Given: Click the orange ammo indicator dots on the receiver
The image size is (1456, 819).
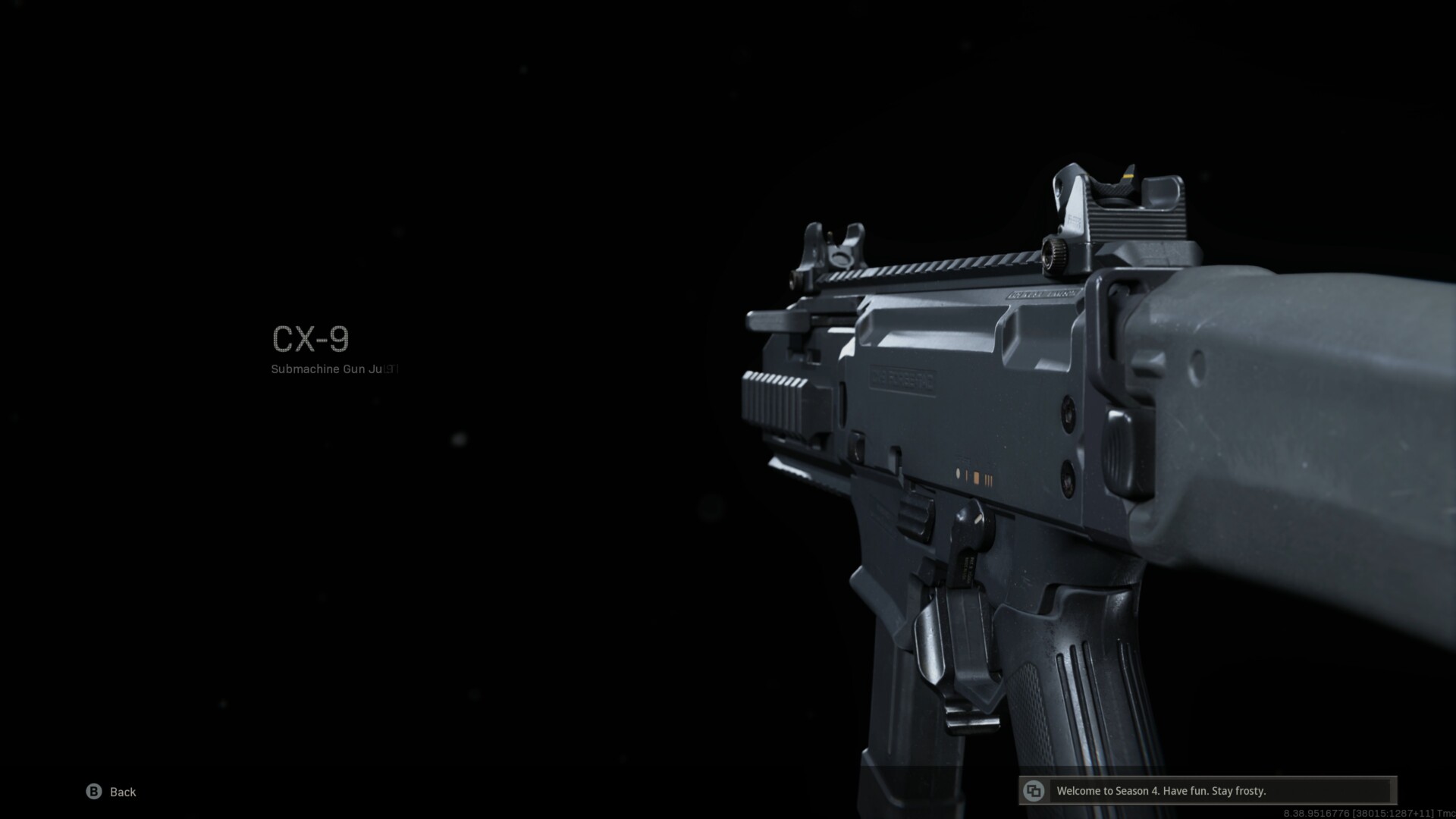Looking at the screenshot, I should [x=974, y=475].
